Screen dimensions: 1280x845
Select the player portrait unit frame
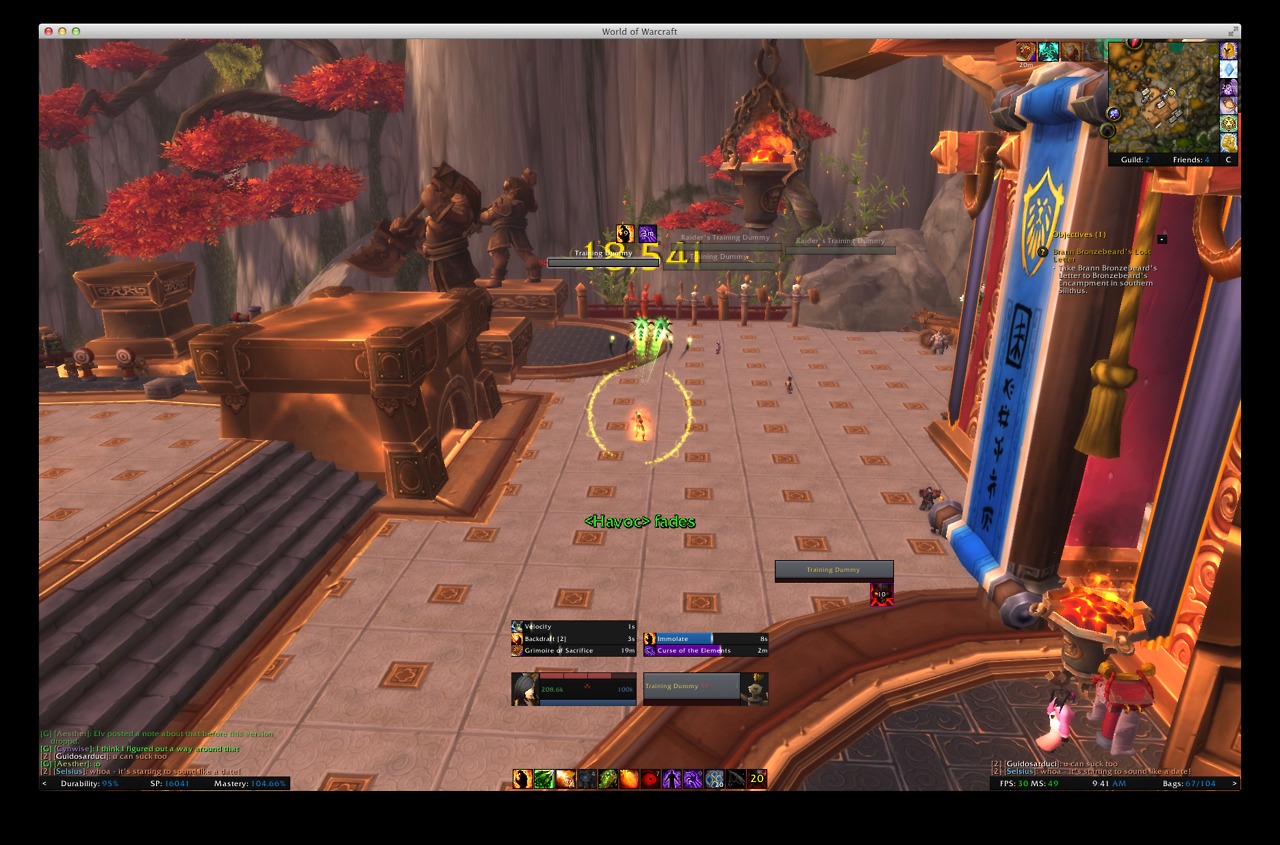[x=574, y=689]
